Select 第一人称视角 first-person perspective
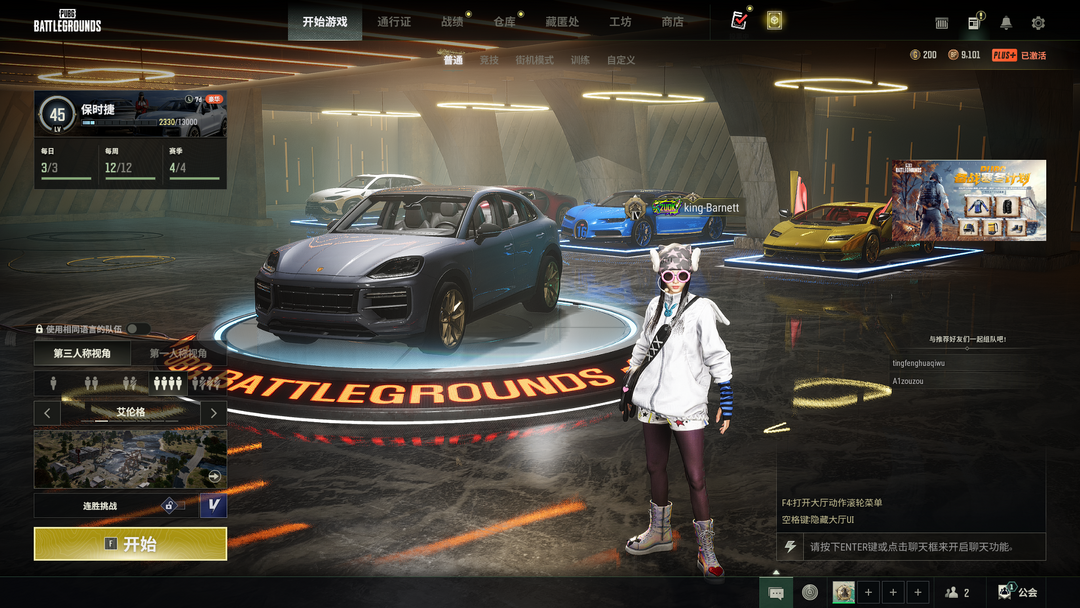Image resolution: width=1080 pixels, height=608 pixels. tap(178, 353)
